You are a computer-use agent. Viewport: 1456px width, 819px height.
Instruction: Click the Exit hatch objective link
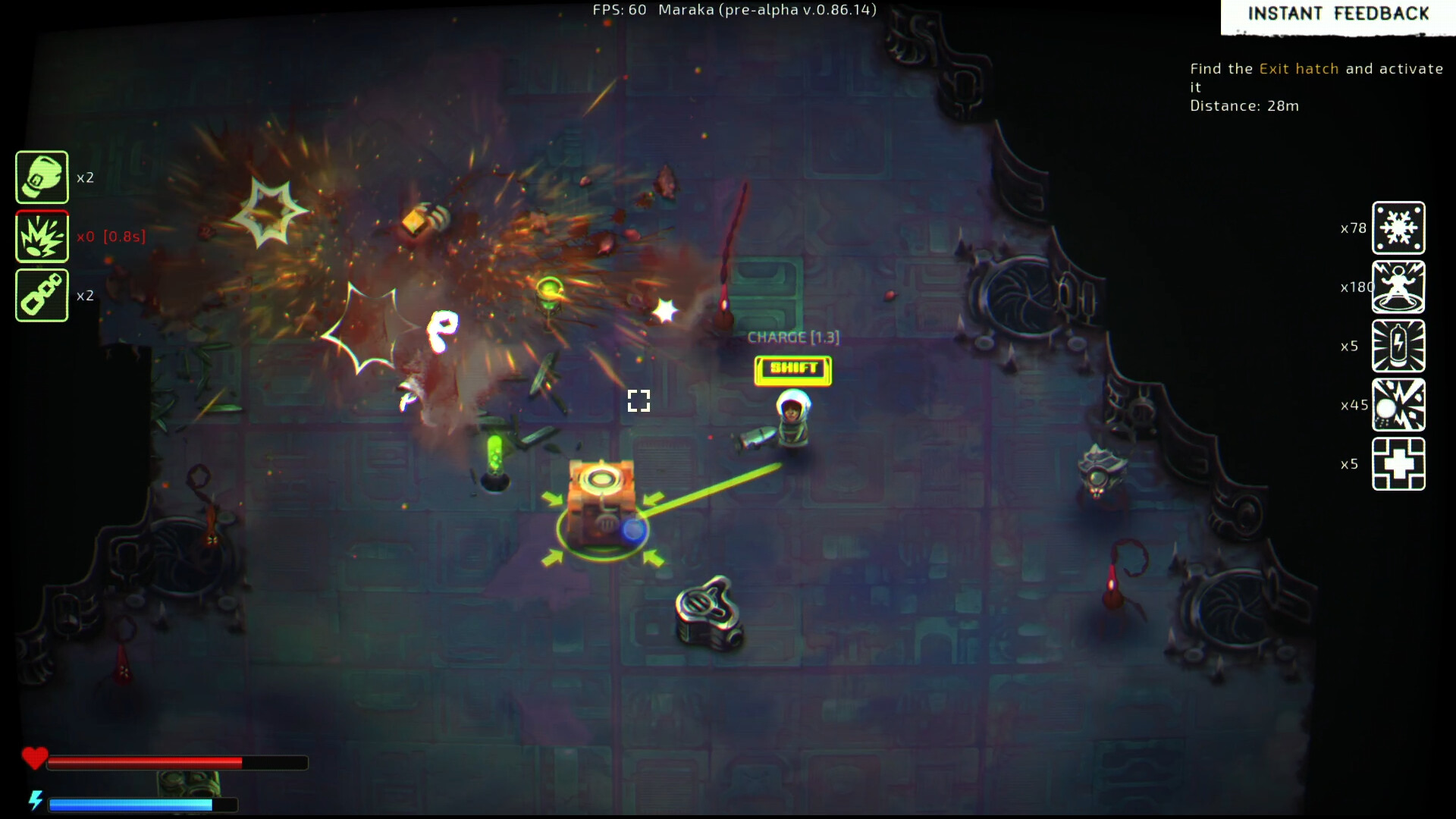pyautogui.click(x=1298, y=68)
